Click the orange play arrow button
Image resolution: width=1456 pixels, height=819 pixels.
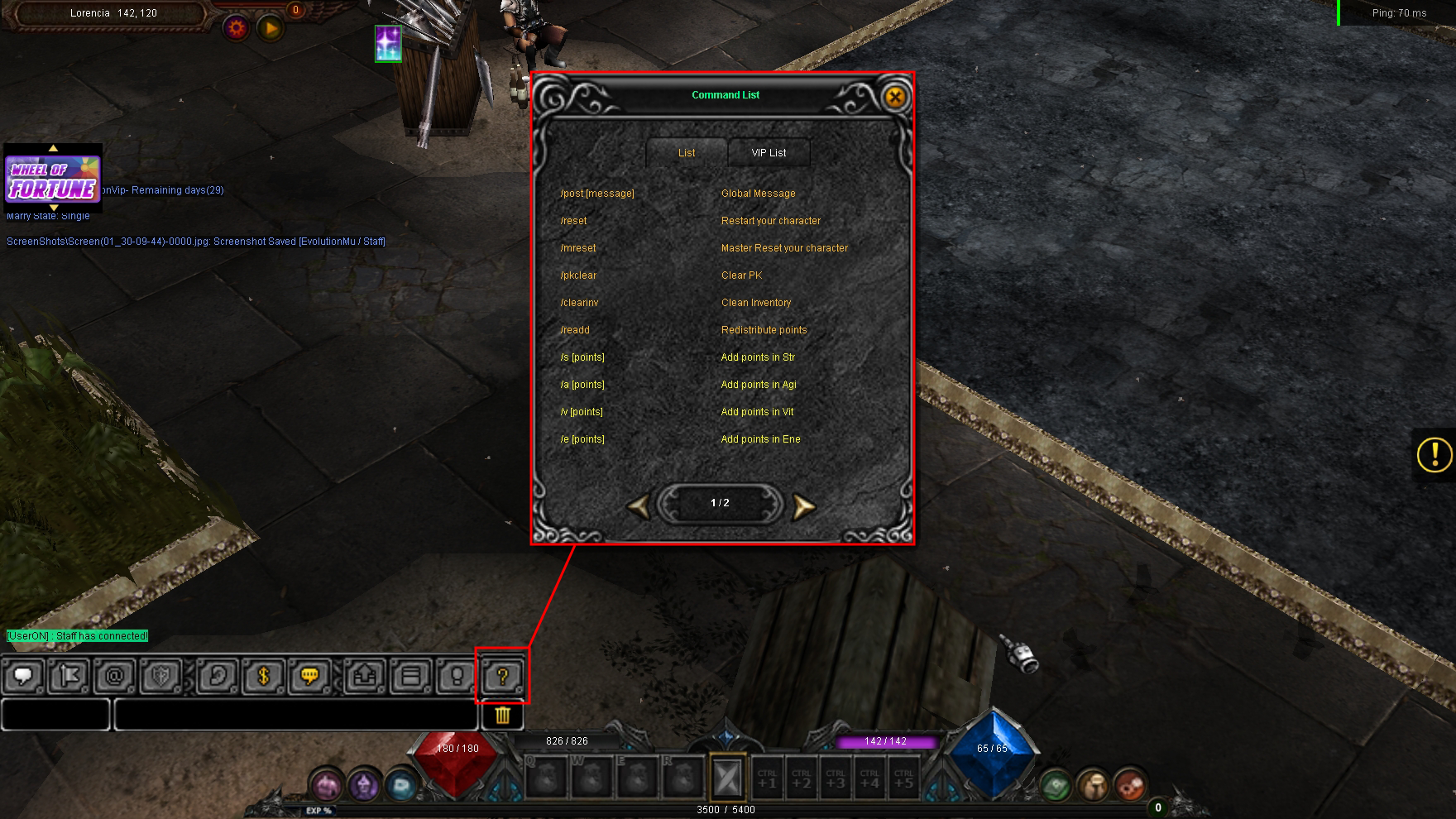click(271, 29)
